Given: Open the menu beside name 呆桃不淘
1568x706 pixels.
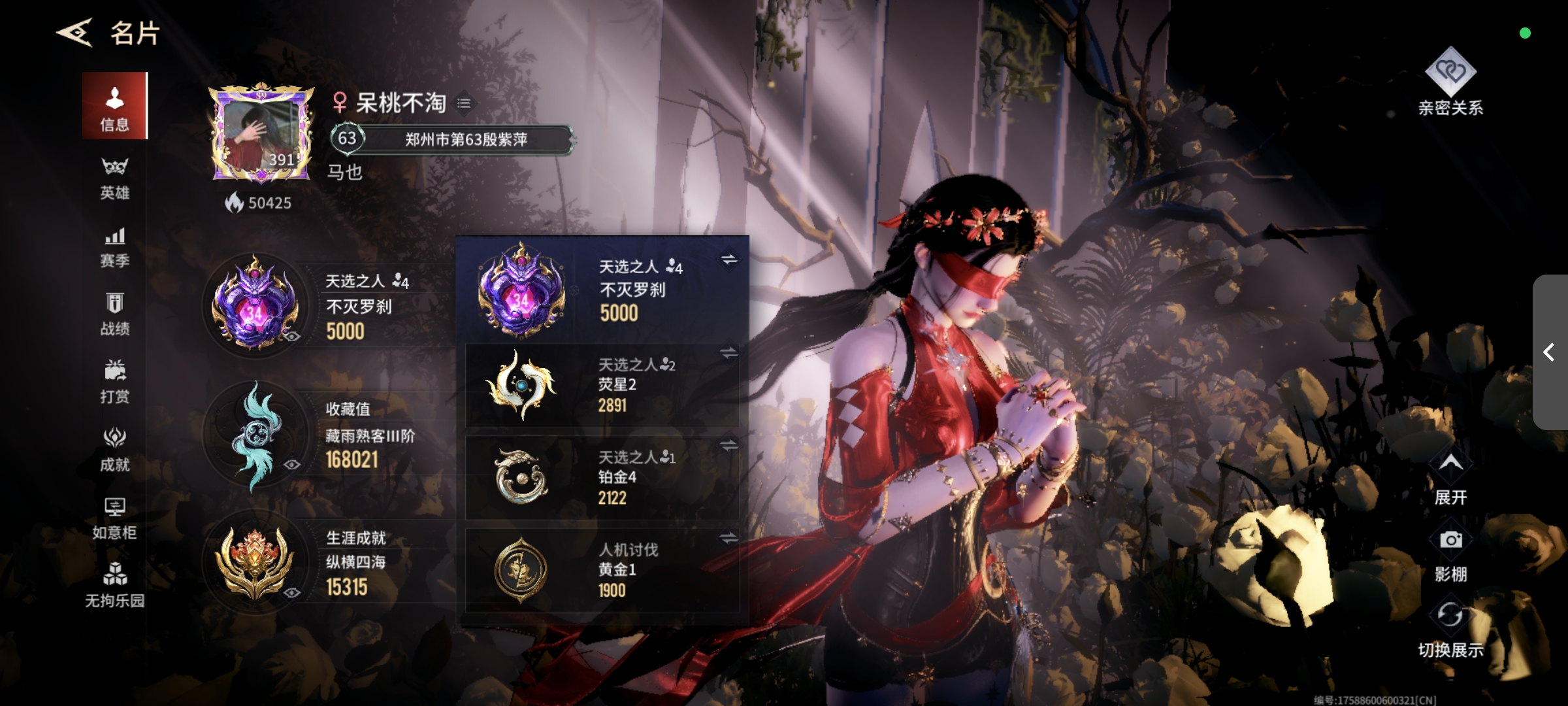Looking at the screenshot, I should point(465,105).
